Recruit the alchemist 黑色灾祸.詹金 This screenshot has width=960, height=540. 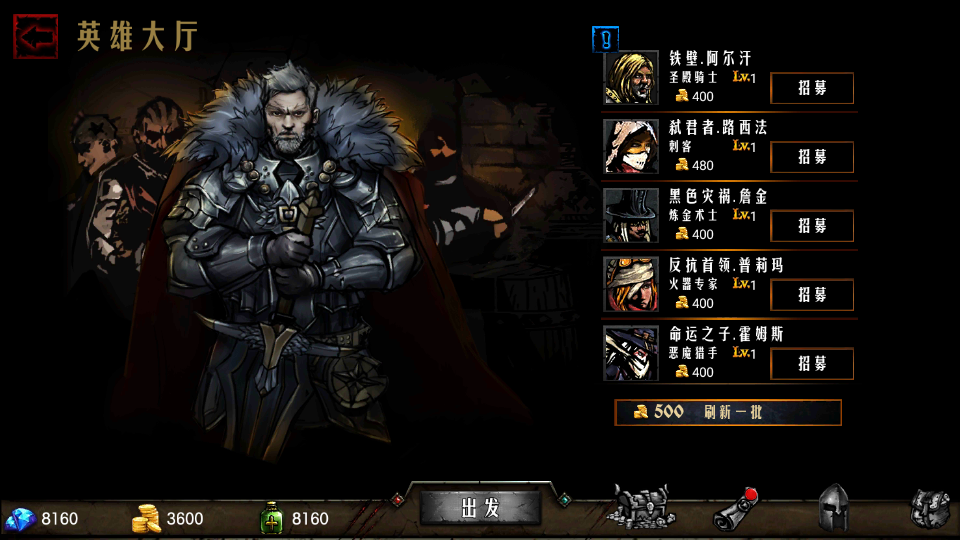tap(811, 226)
